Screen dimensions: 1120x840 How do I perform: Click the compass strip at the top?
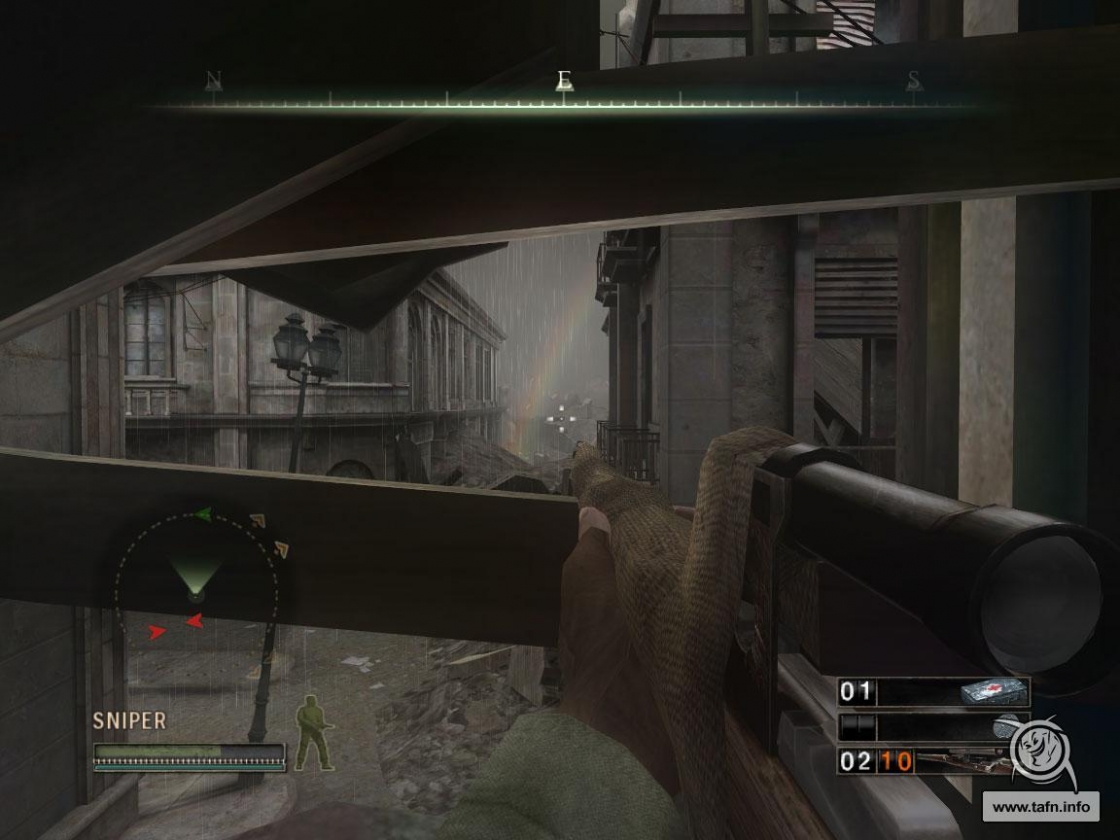tap(563, 100)
